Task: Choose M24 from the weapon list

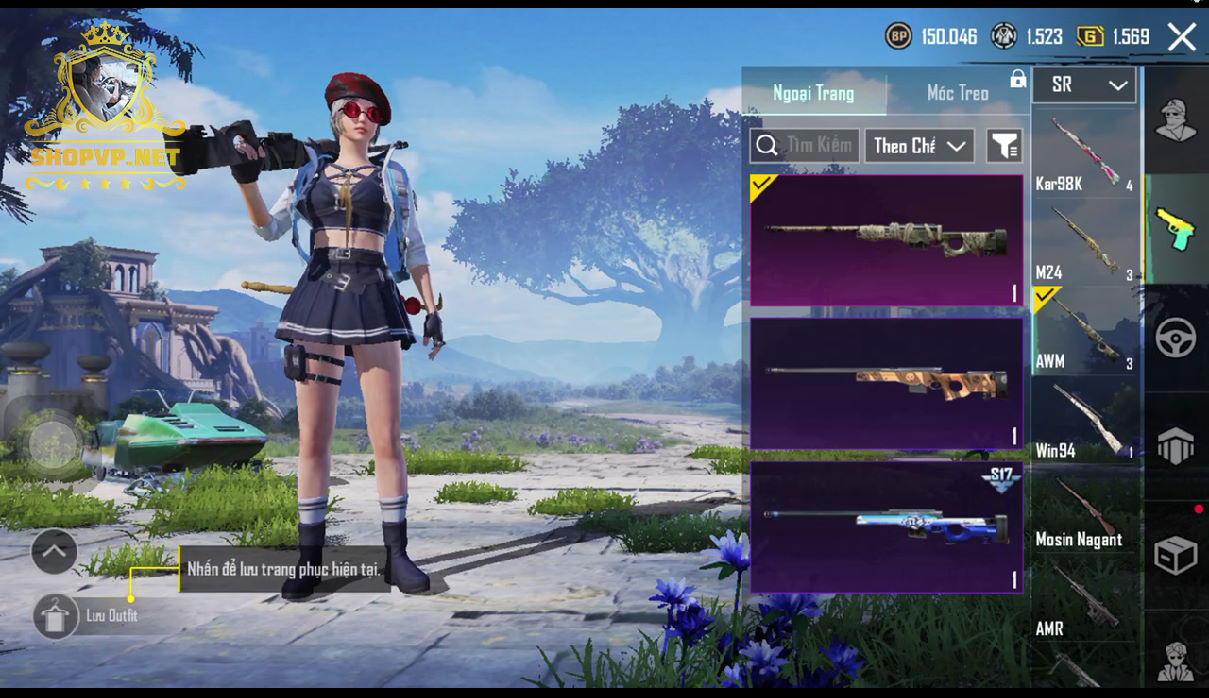Action: pyautogui.click(x=1084, y=243)
